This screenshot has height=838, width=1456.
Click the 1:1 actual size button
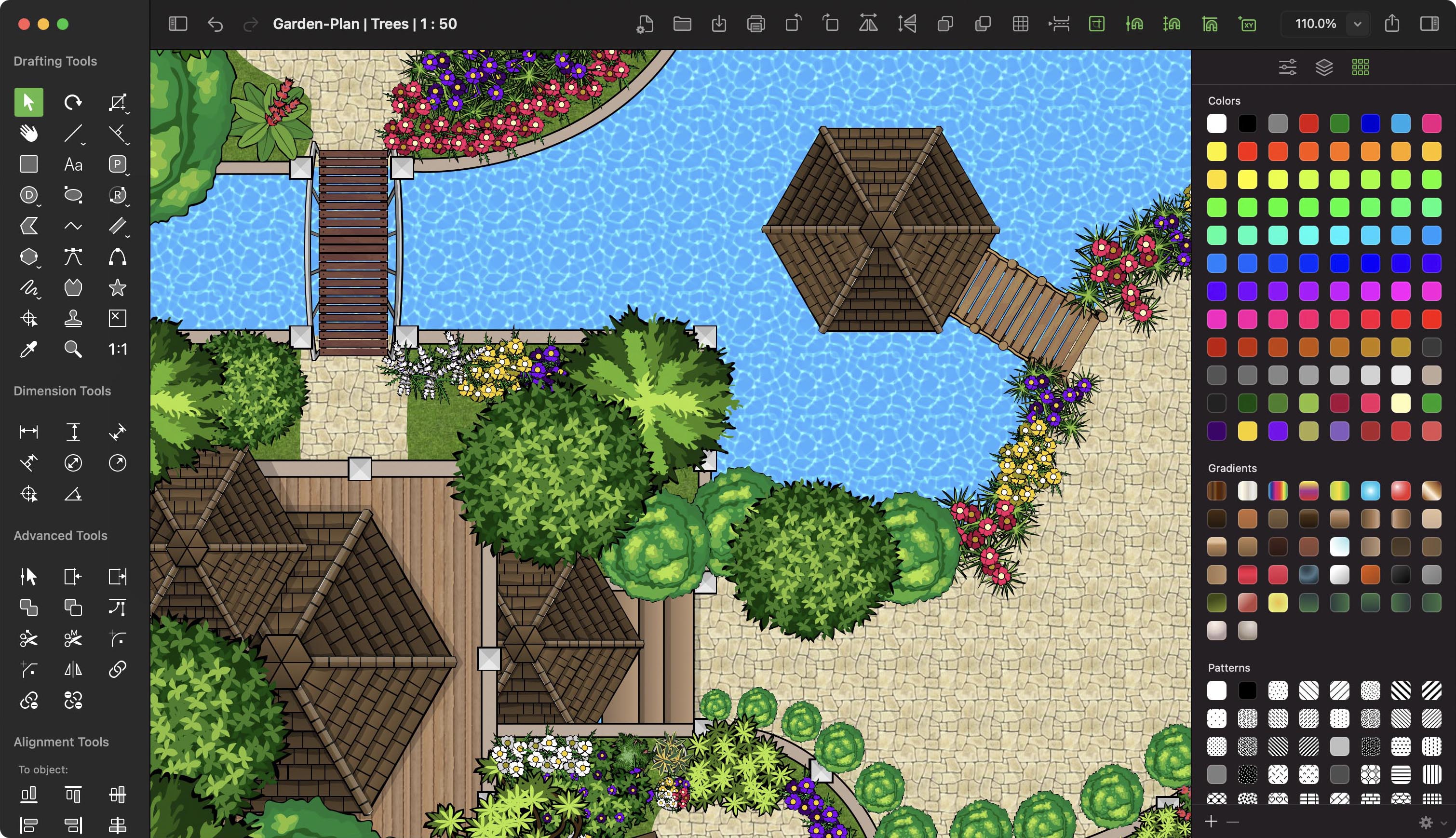pos(118,349)
